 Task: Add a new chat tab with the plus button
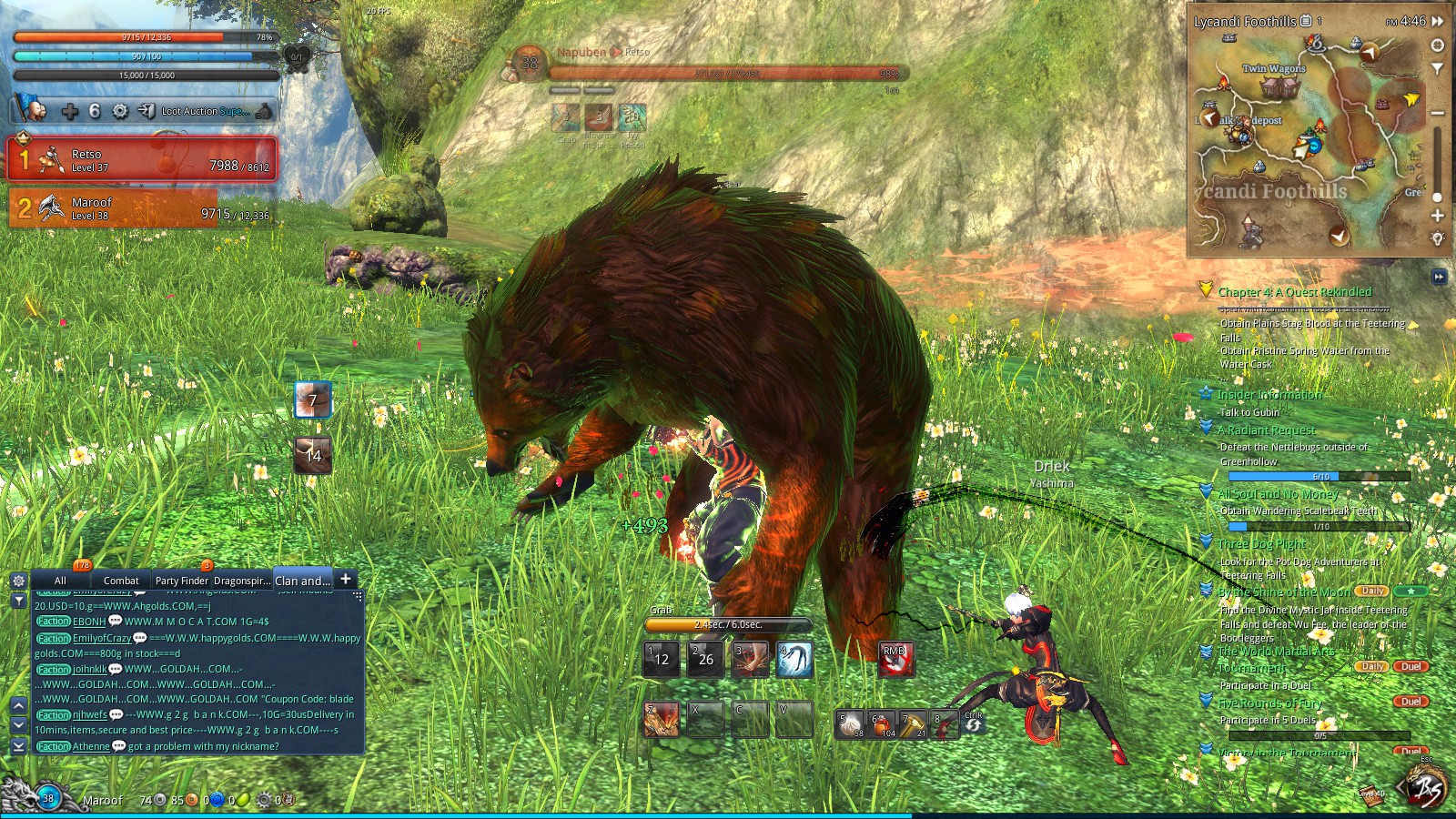coord(346,579)
